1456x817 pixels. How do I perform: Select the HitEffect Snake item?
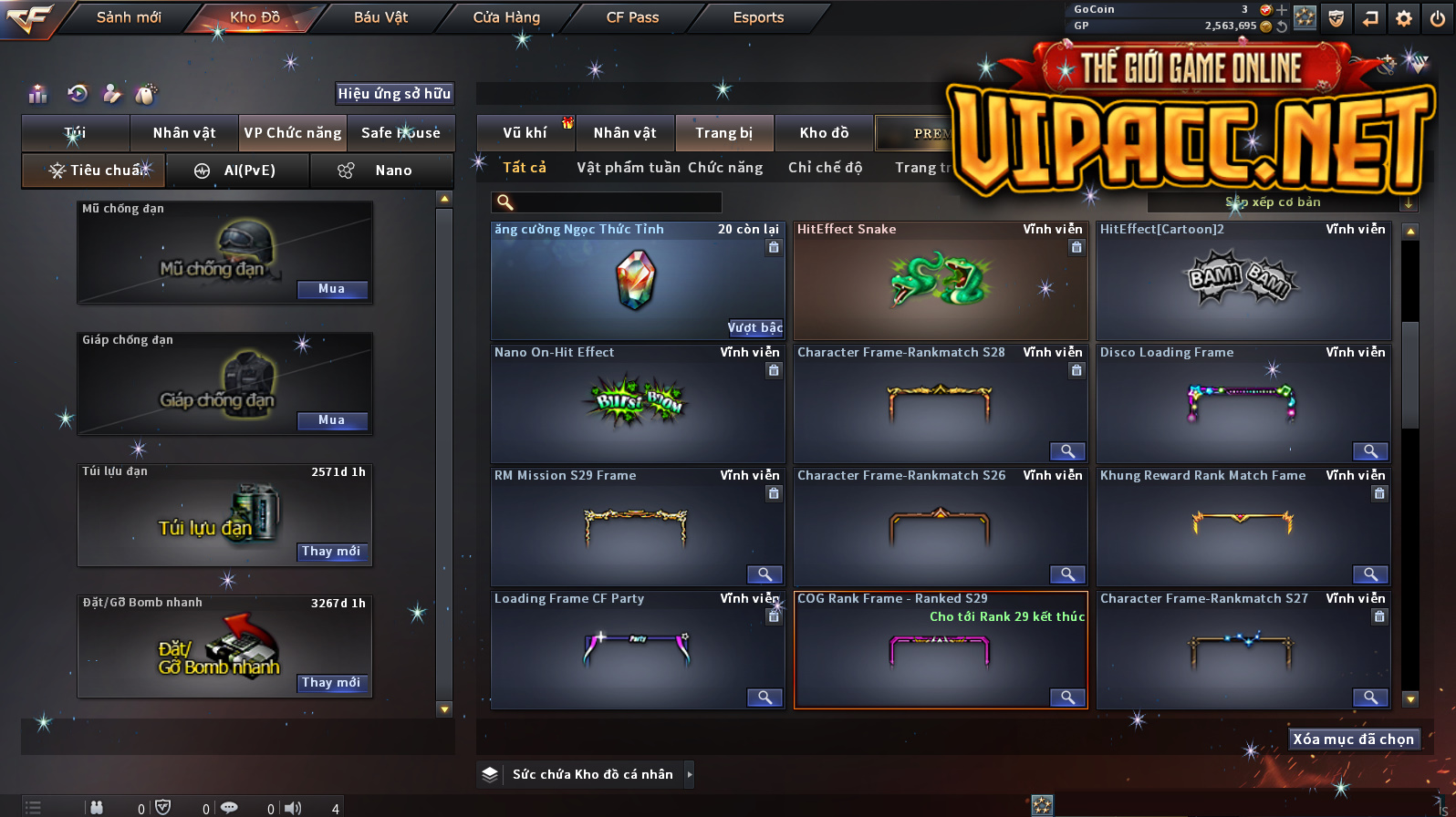point(940,281)
